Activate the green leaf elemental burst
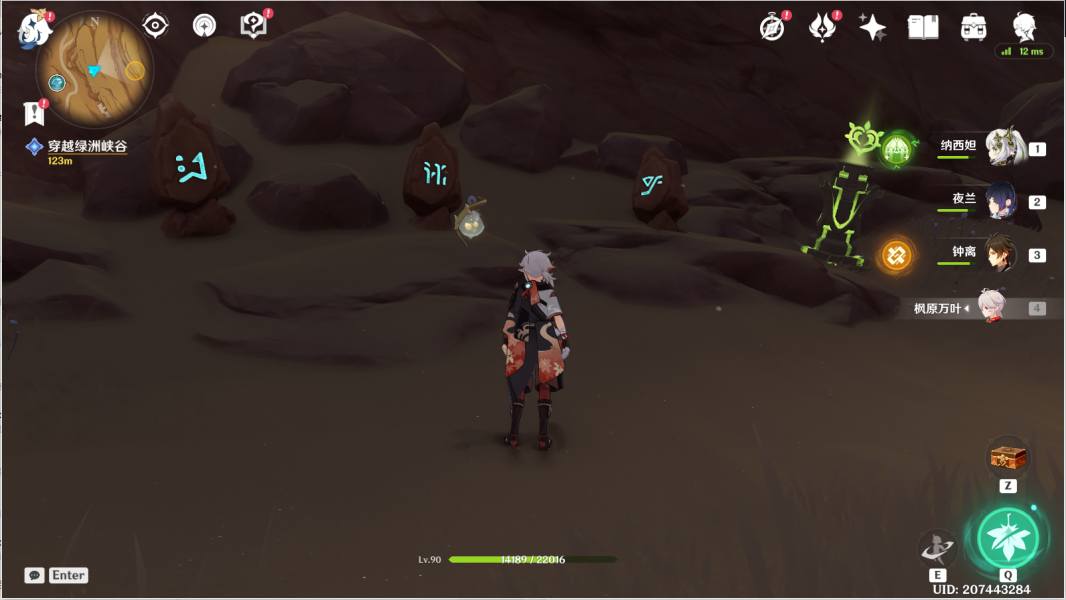This screenshot has width=1066, height=600. tap(1007, 539)
